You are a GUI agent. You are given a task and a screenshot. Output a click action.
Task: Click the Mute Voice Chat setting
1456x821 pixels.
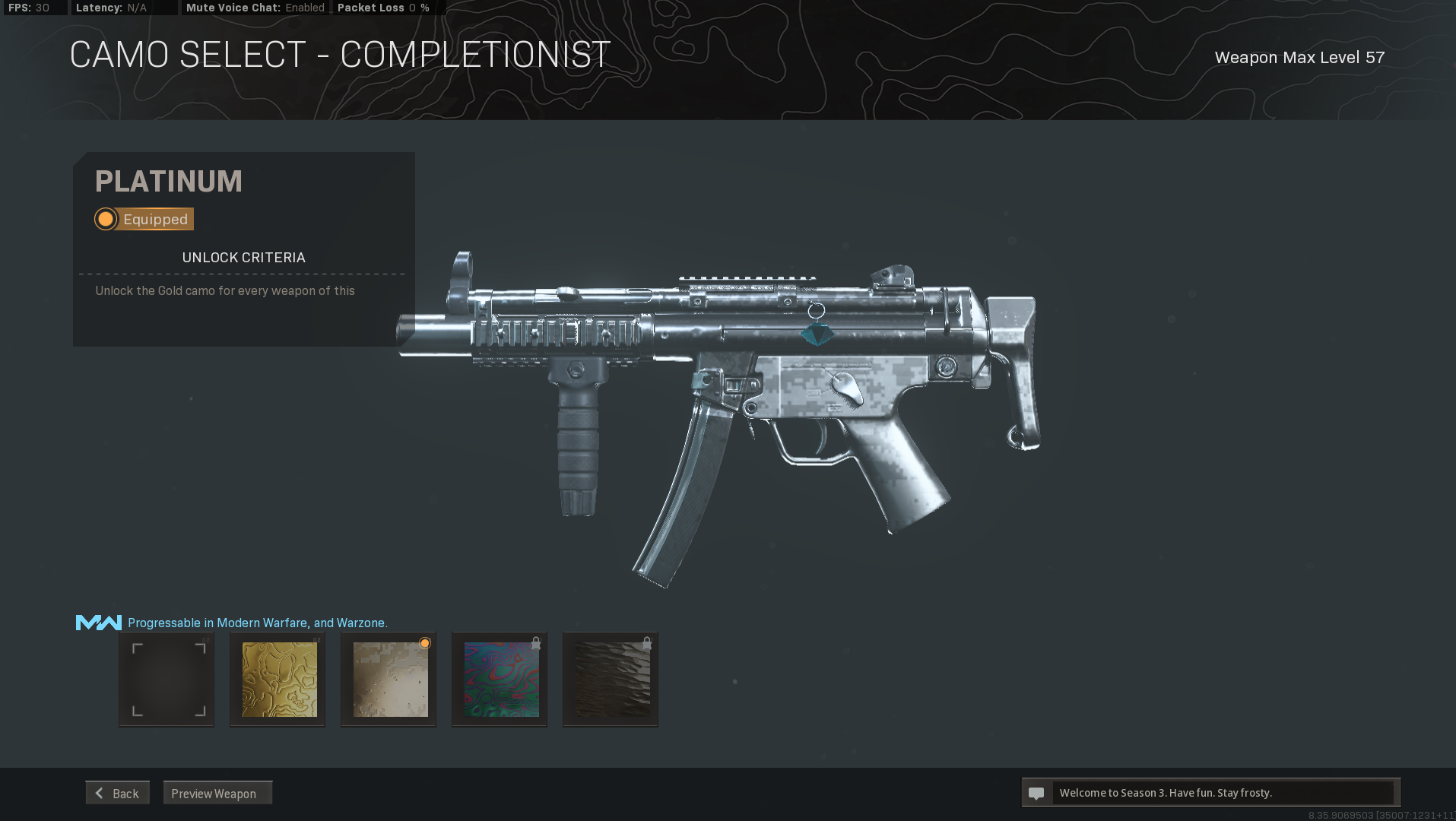tap(256, 8)
